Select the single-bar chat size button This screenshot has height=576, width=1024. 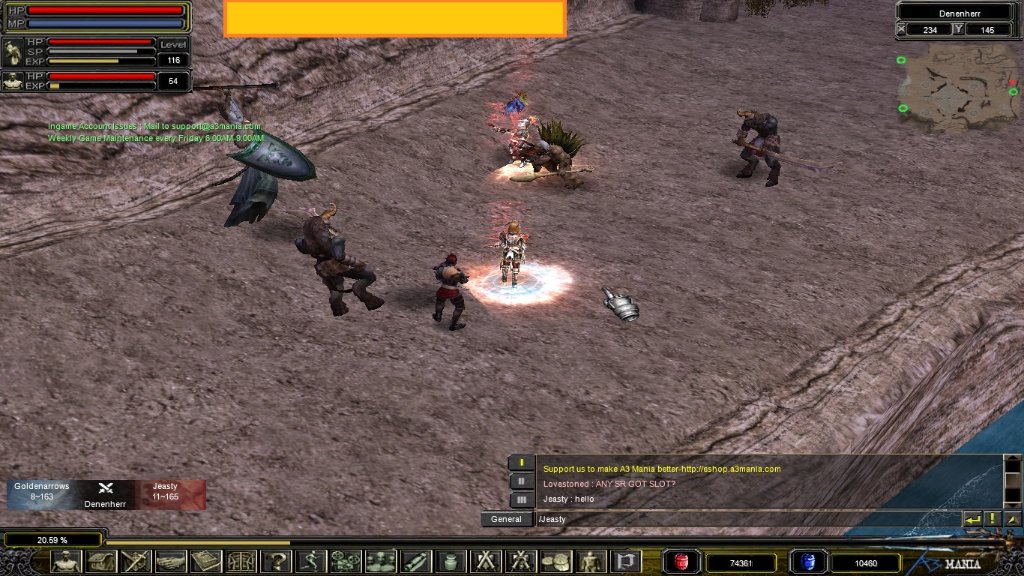click(521, 463)
